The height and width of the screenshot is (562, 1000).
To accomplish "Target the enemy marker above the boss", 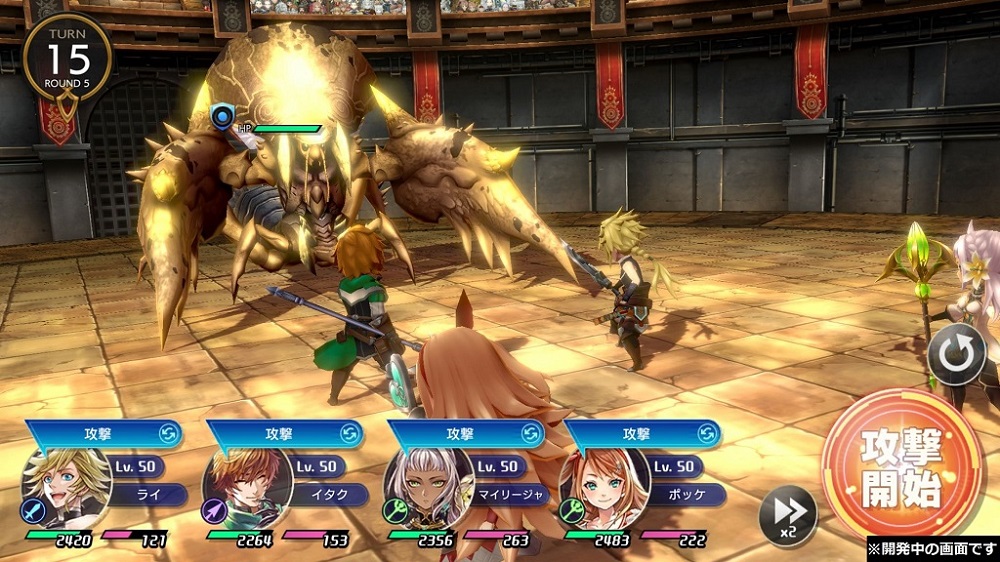I will click(223, 119).
